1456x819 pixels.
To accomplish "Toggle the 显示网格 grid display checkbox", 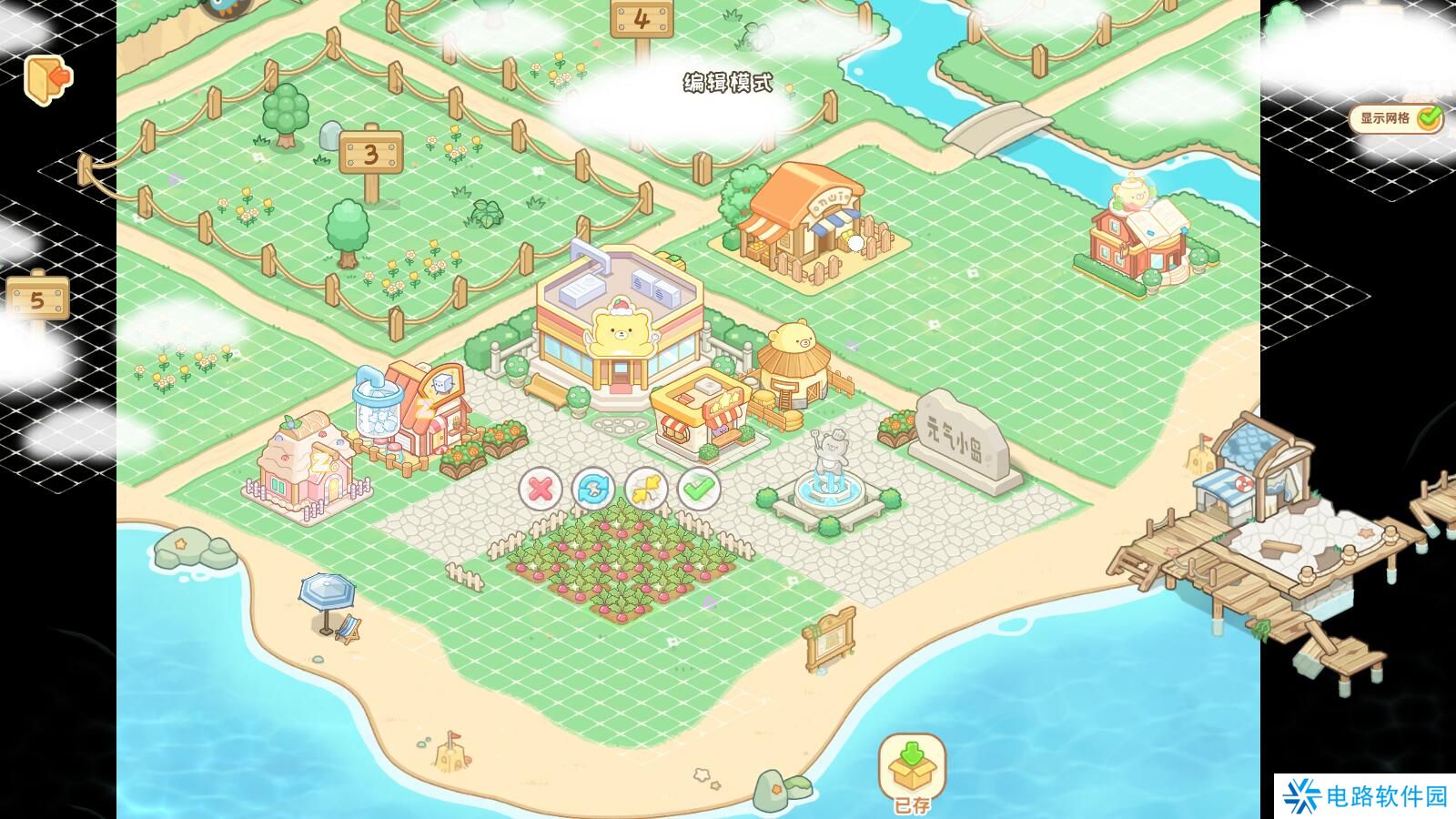I will tap(1429, 118).
